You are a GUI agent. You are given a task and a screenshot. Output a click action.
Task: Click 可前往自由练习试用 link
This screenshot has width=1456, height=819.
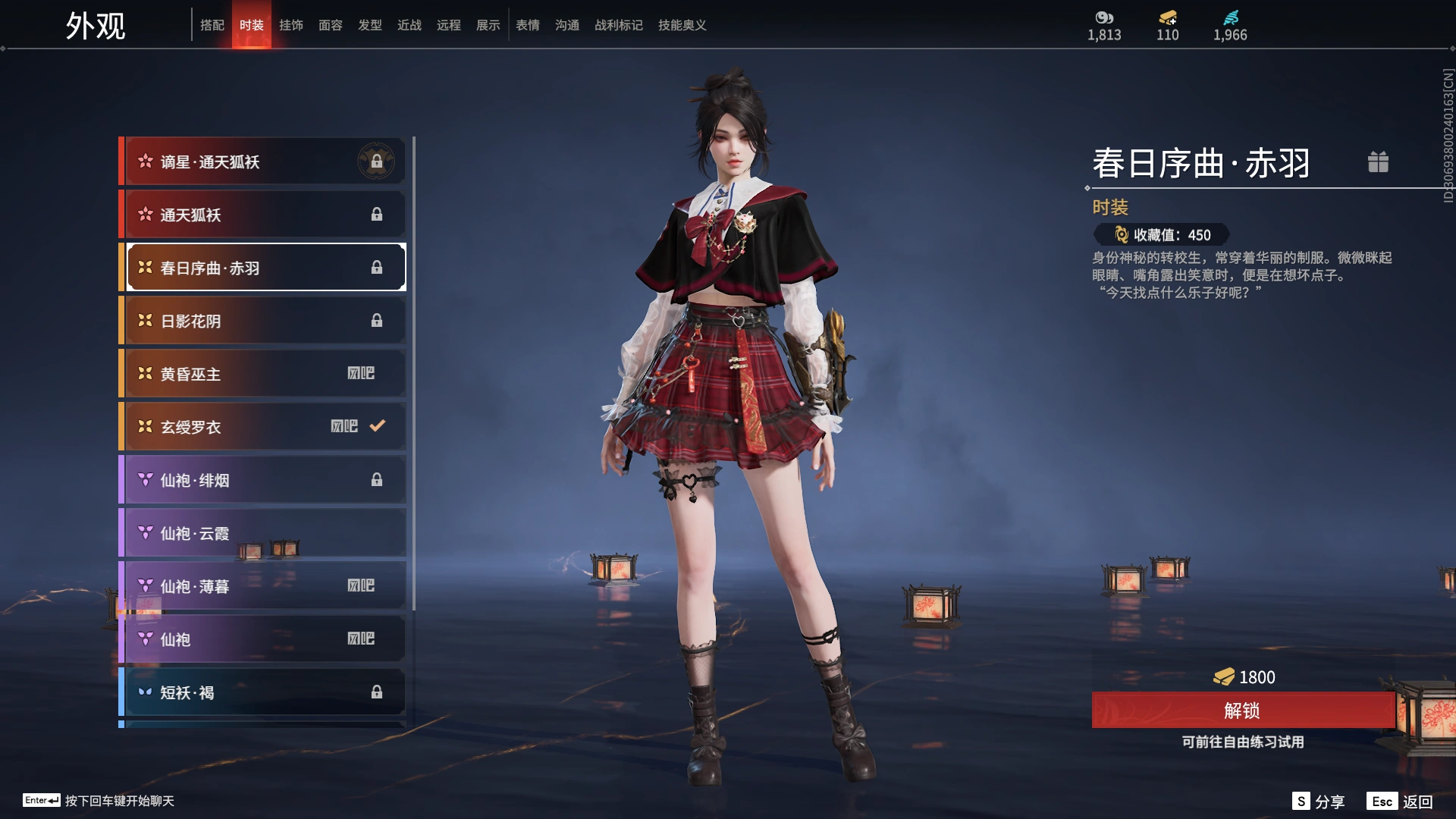click(1242, 743)
